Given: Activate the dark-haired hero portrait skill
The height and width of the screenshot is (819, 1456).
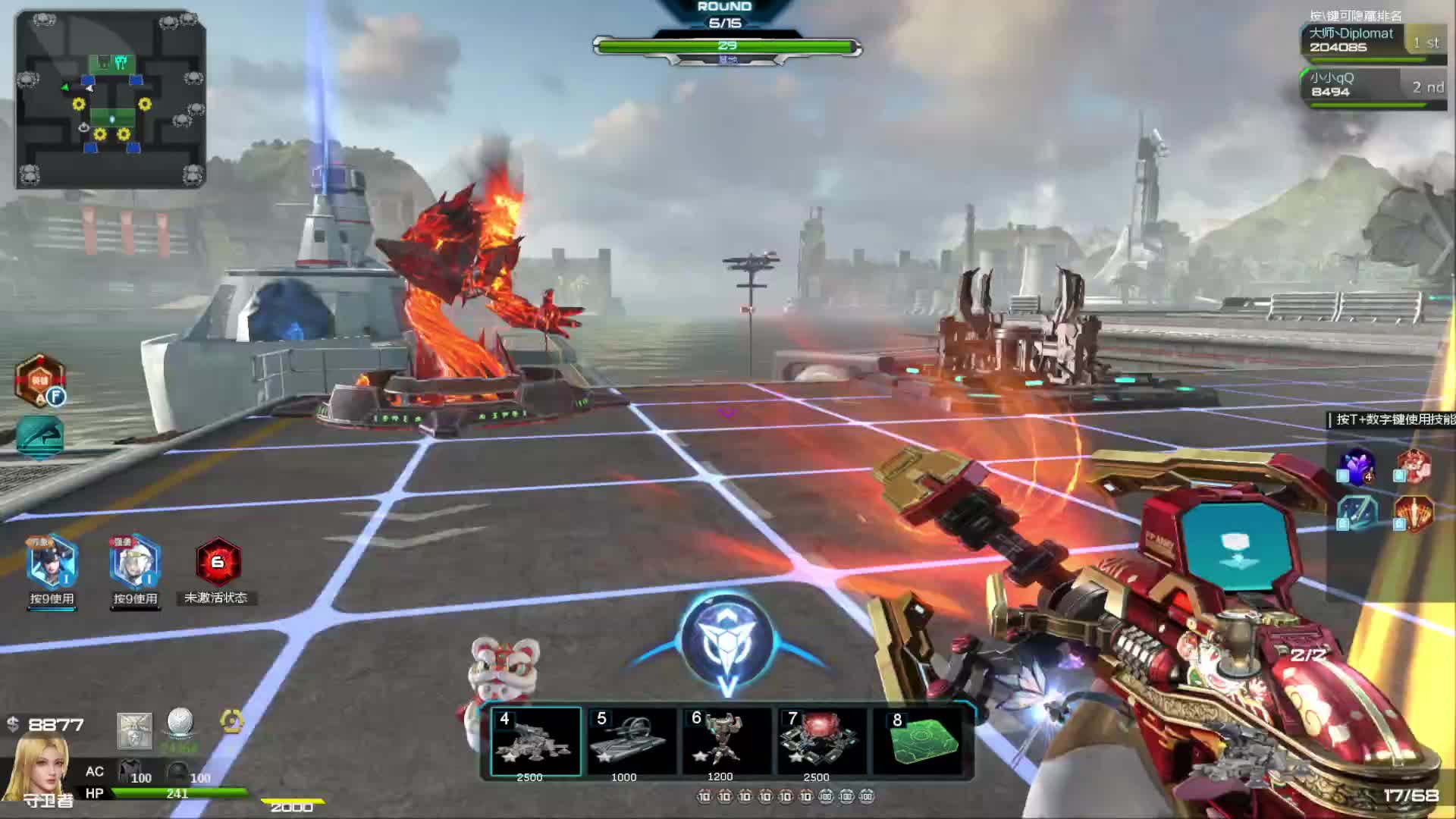Looking at the screenshot, I should pos(52,563).
